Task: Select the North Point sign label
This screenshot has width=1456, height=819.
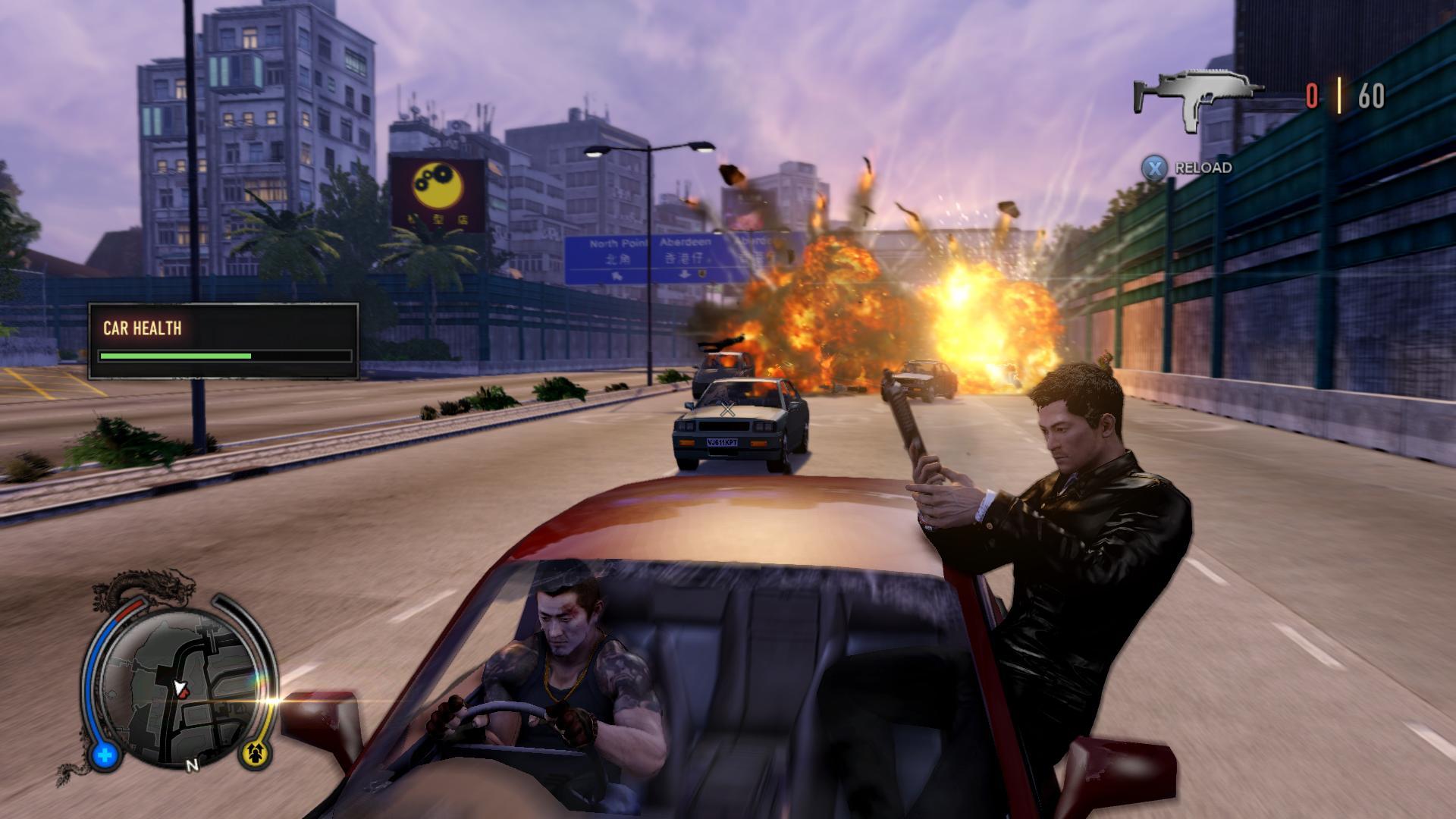Action: 619,241
